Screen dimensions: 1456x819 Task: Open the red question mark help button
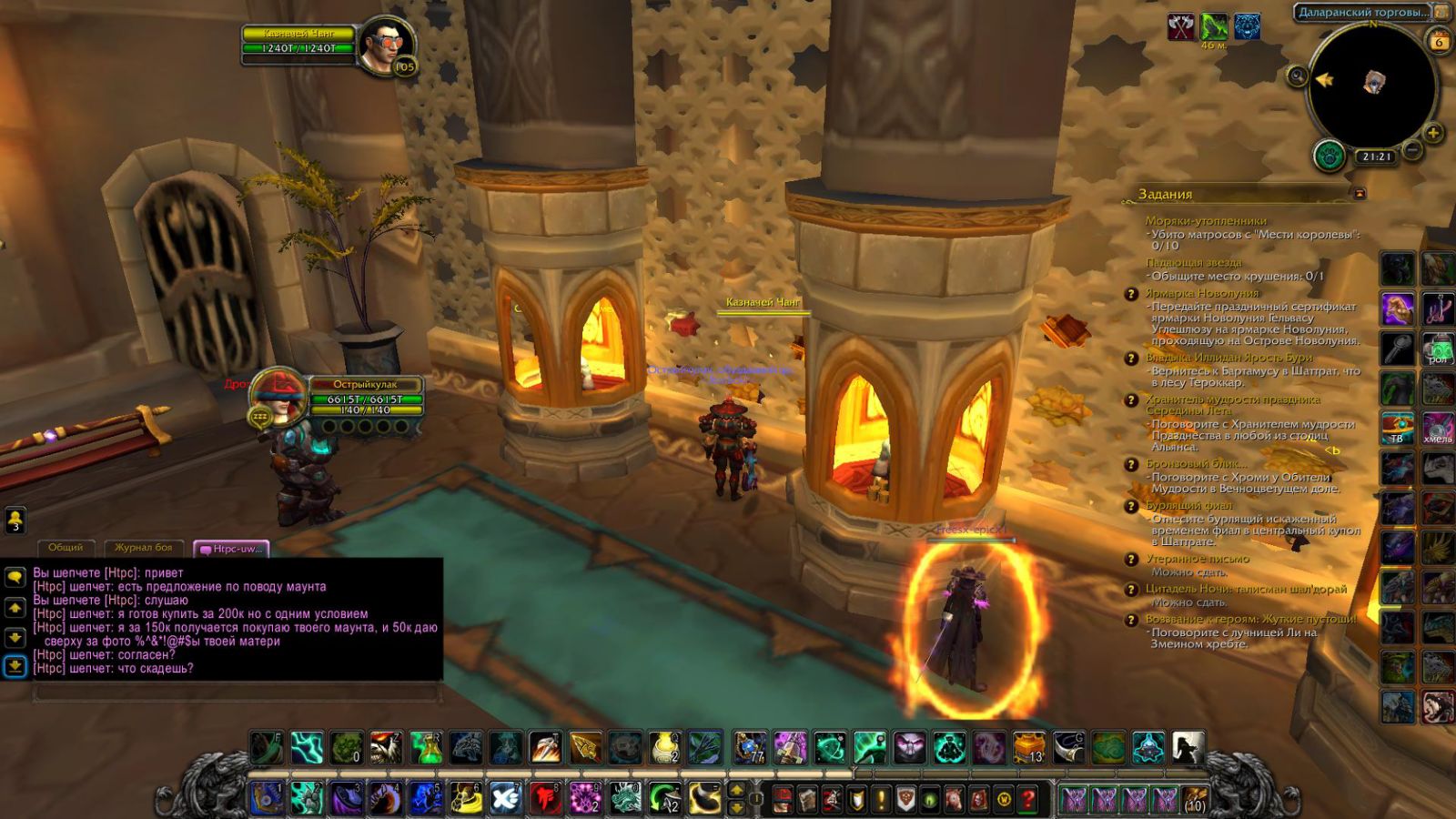pos(1028,800)
